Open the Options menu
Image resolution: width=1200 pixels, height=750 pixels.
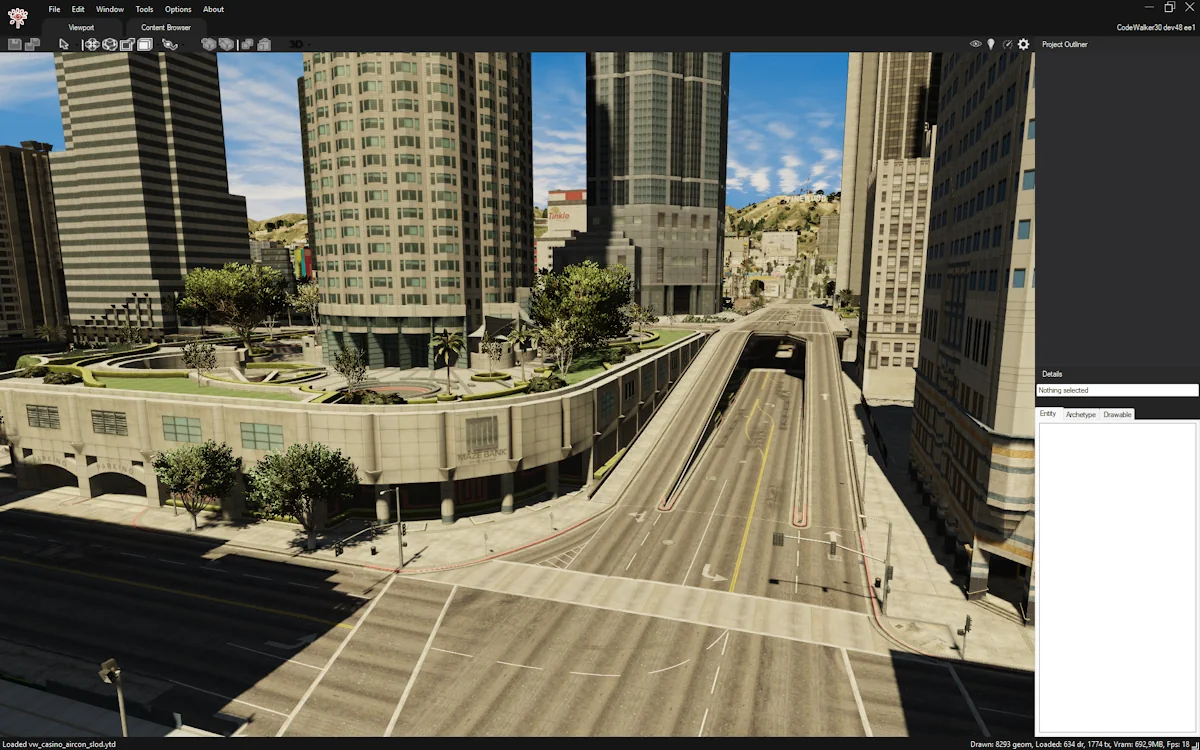178,9
